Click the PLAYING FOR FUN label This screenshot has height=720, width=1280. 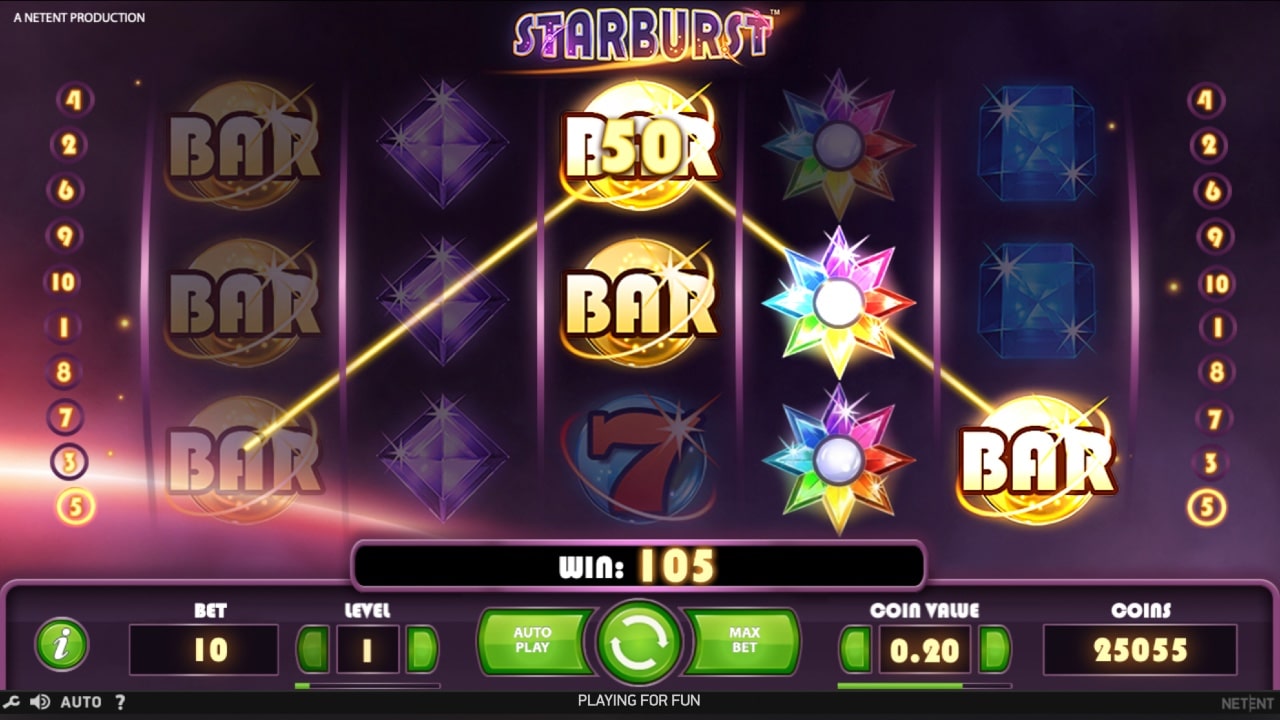(x=640, y=701)
